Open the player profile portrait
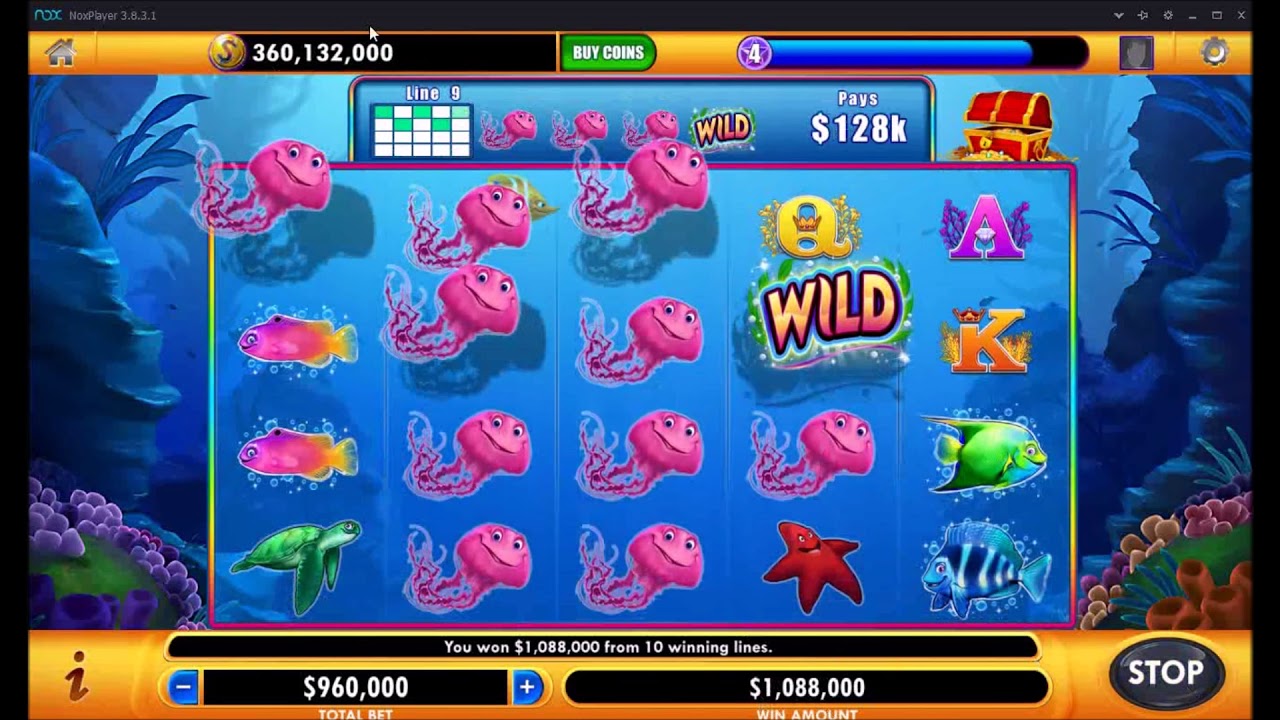Image resolution: width=1280 pixels, height=720 pixels. click(x=1136, y=53)
